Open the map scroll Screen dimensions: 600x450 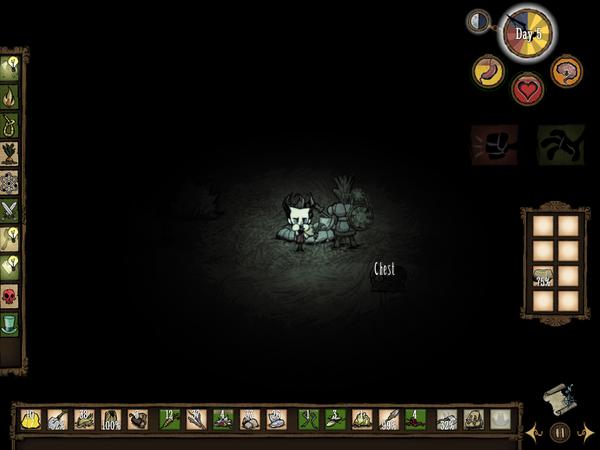[x=559, y=400]
